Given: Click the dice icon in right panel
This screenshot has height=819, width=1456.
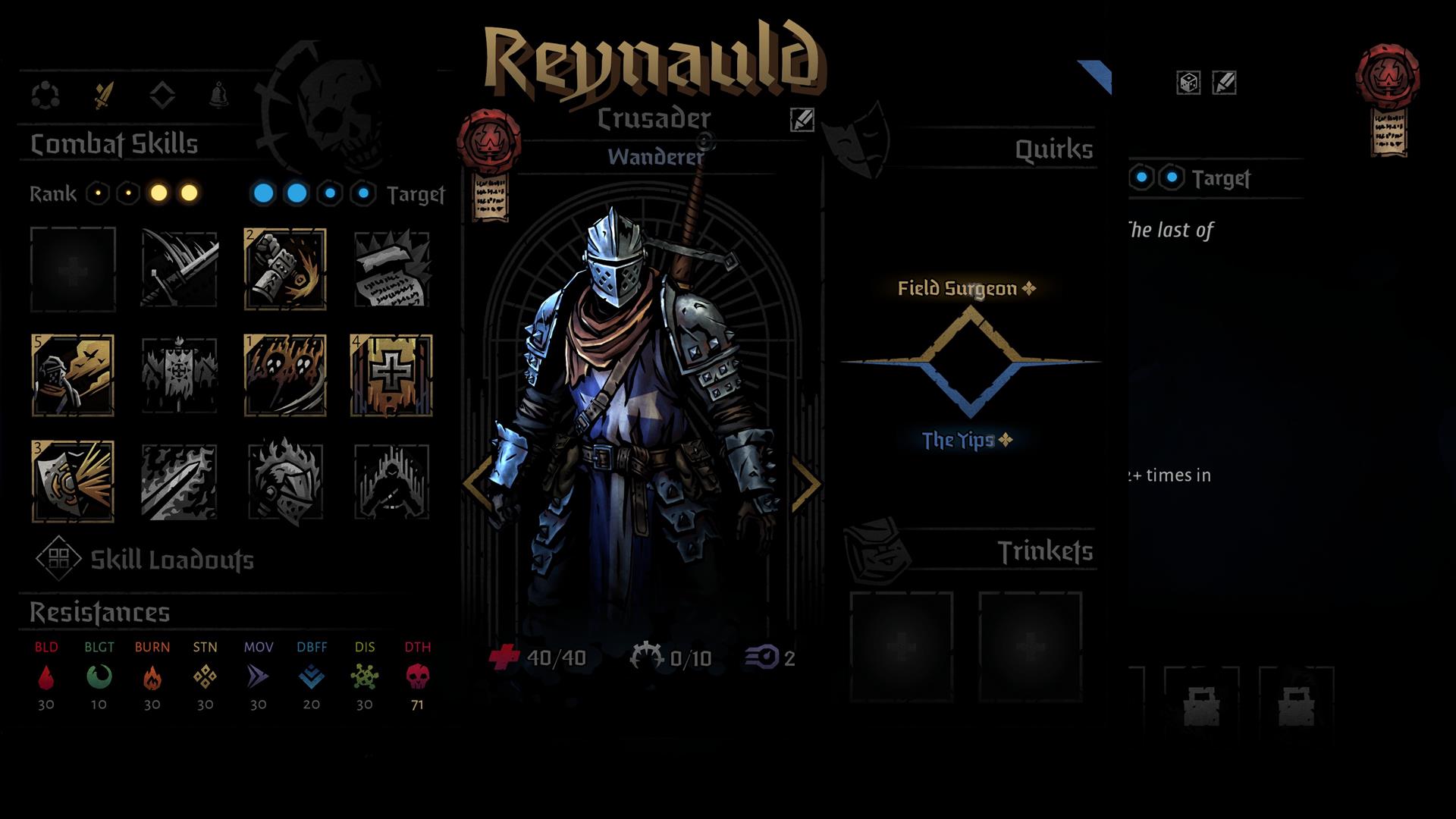Looking at the screenshot, I should [1188, 83].
